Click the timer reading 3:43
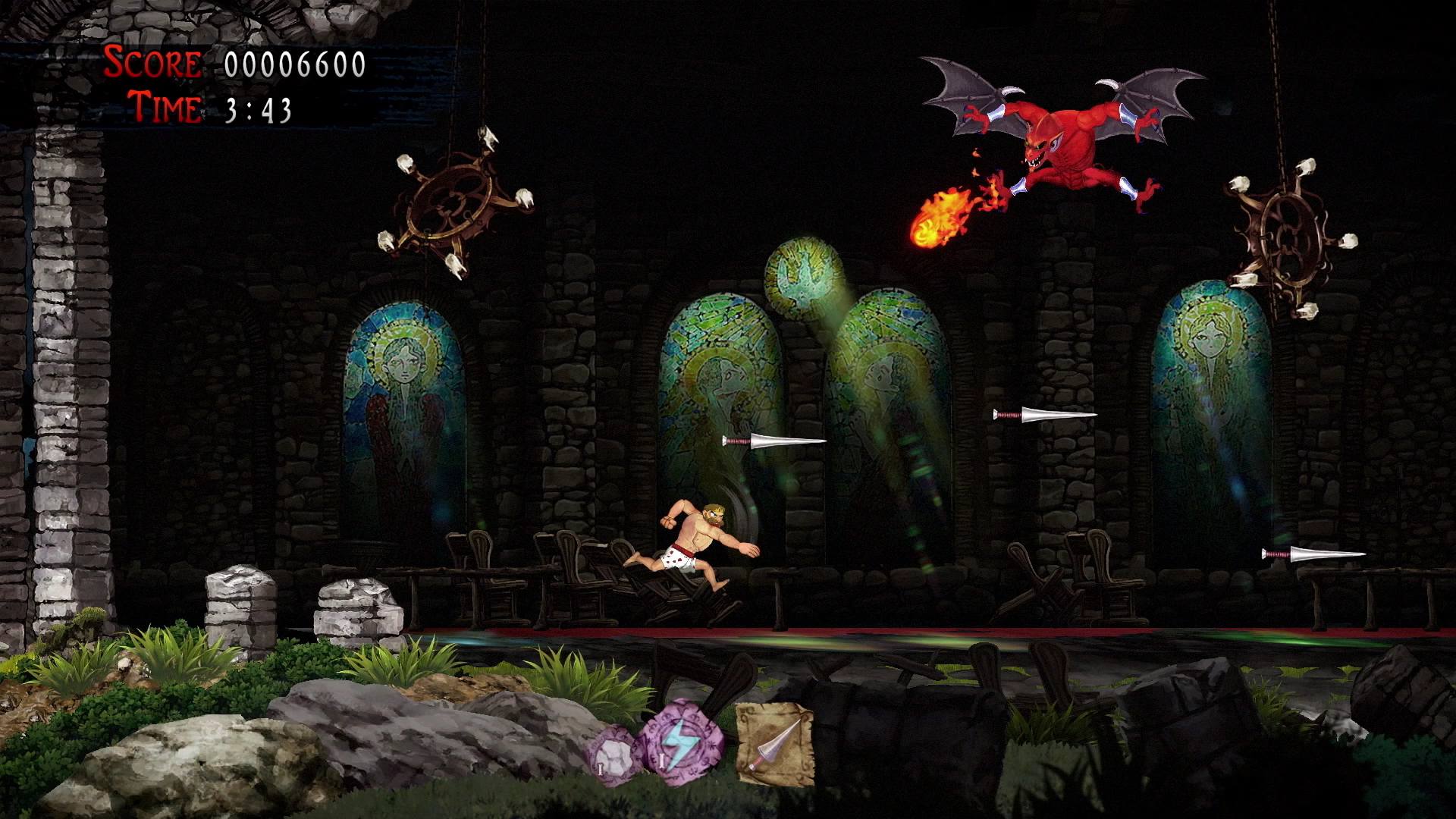Image resolution: width=1456 pixels, height=819 pixels. (258, 111)
